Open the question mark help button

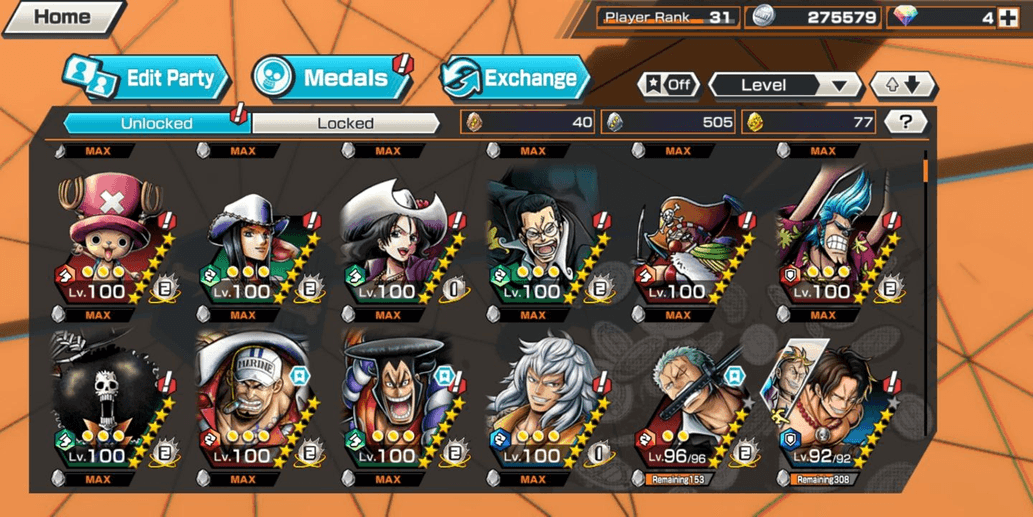[905, 122]
